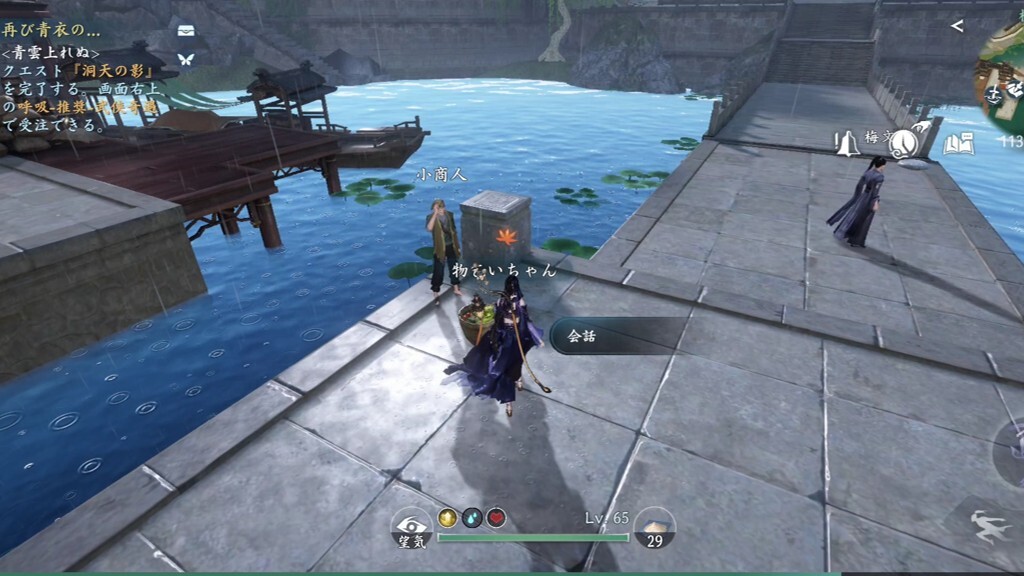Open the clock icon near the minimap
Screen dimensions: 1024x576
coord(905,144)
